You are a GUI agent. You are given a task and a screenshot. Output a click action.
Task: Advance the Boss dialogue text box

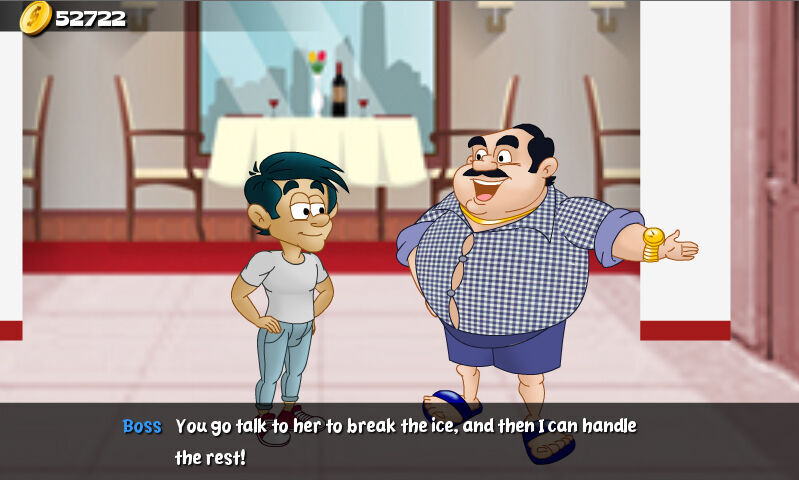tap(400, 441)
